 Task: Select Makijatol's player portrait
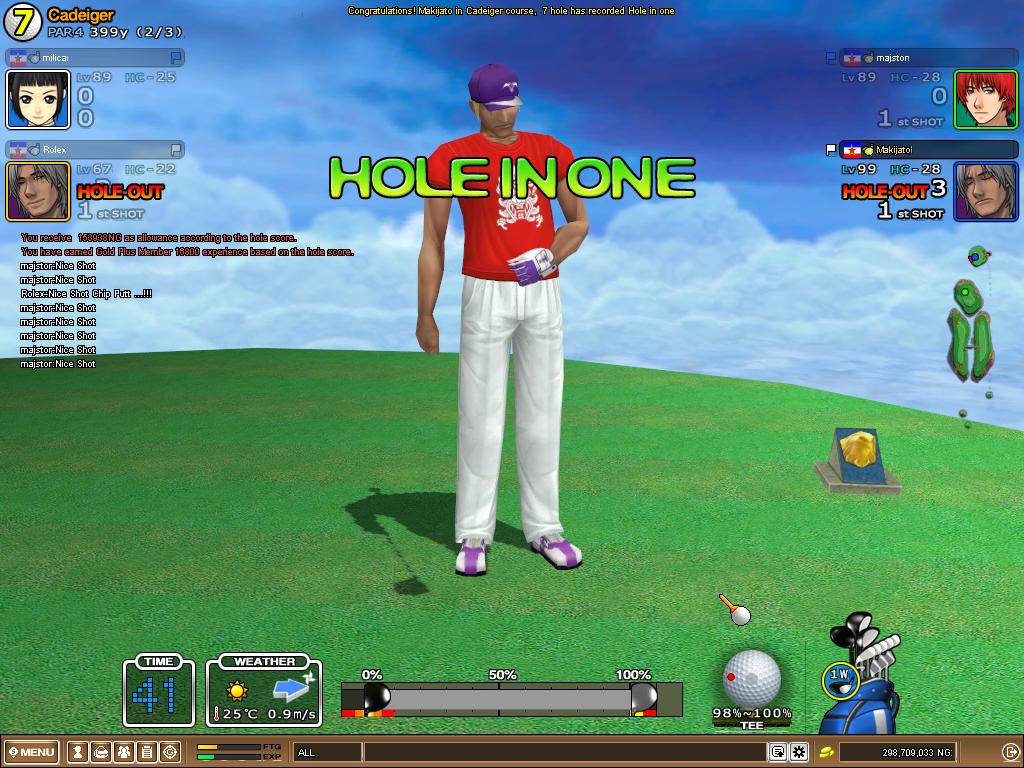coord(985,191)
